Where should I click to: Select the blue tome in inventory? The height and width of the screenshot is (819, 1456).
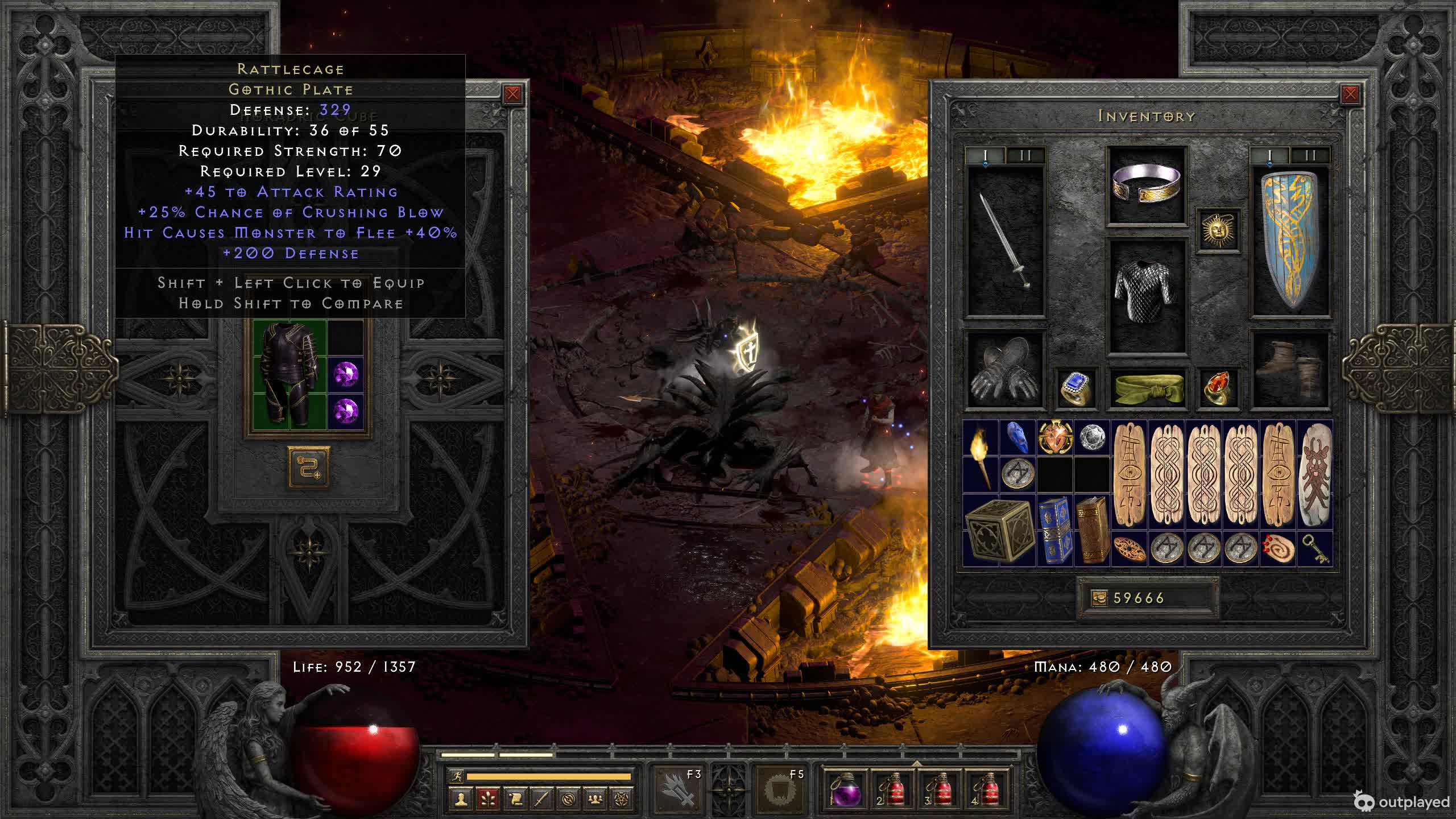[1054, 530]
